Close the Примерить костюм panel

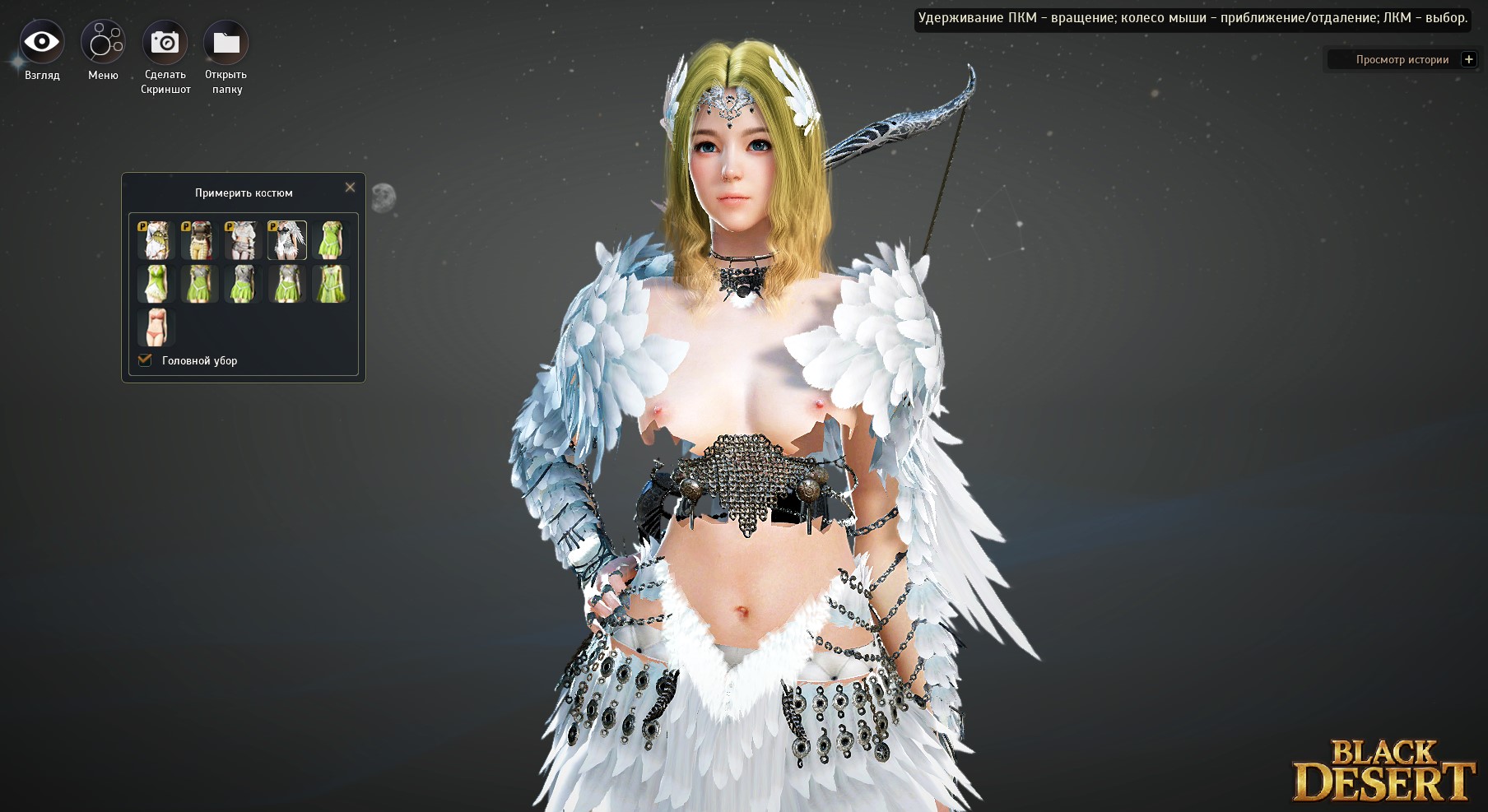[x=350, y=188]
